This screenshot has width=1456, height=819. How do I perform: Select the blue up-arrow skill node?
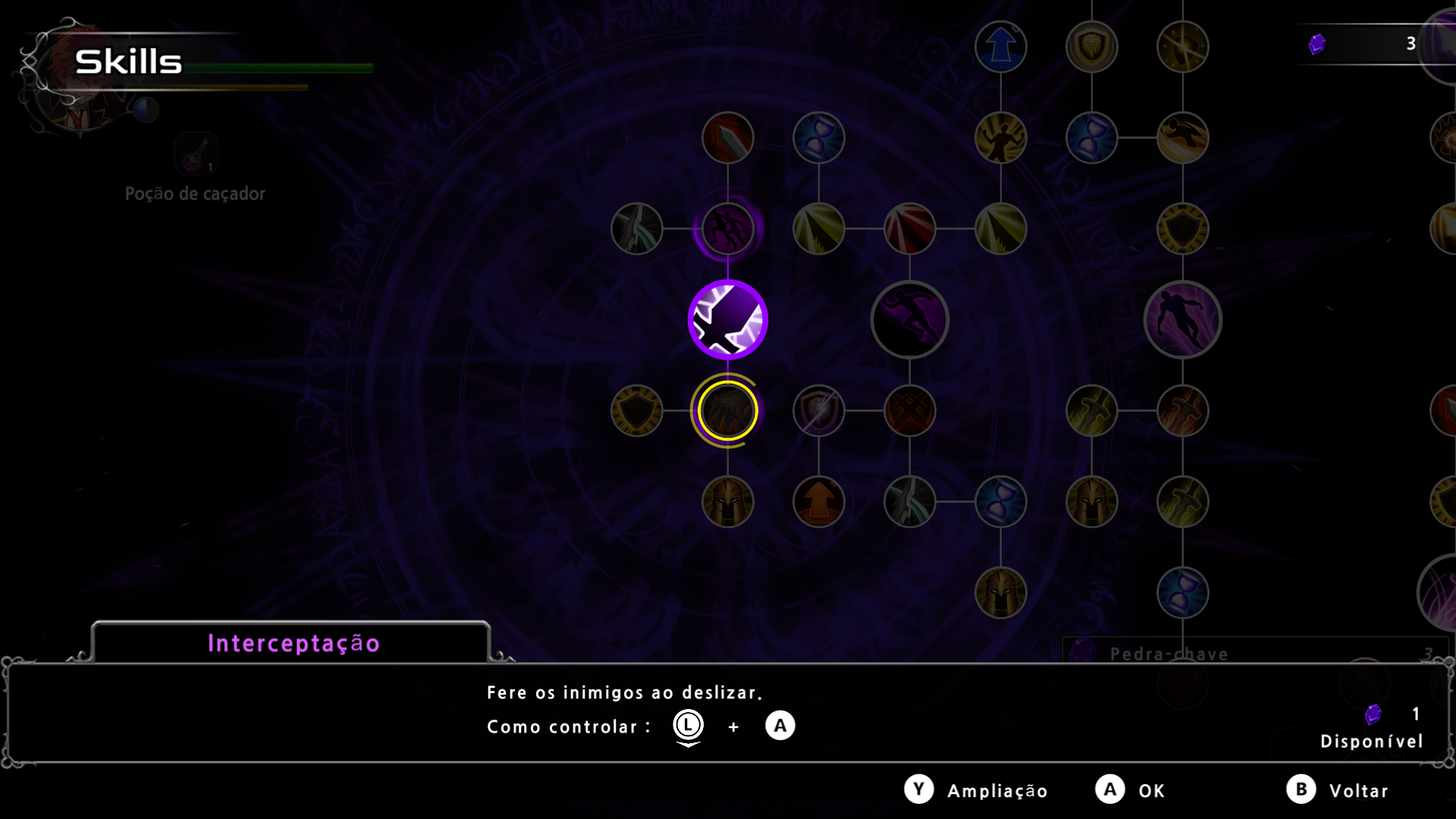(1000, 47)
